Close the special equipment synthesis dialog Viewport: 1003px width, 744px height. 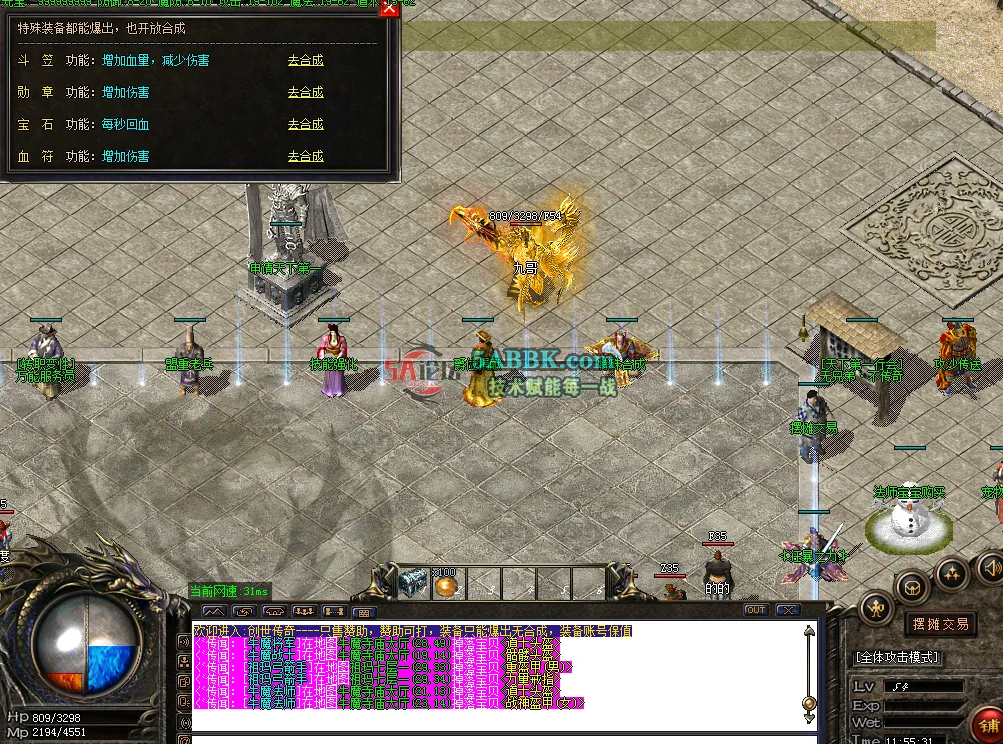389,10
